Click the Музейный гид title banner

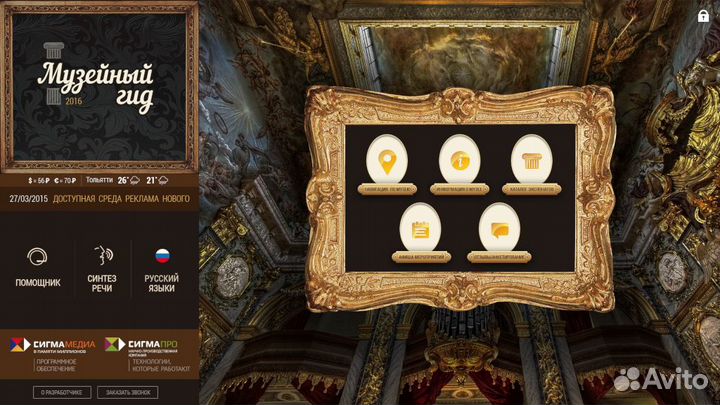(97, 85)
